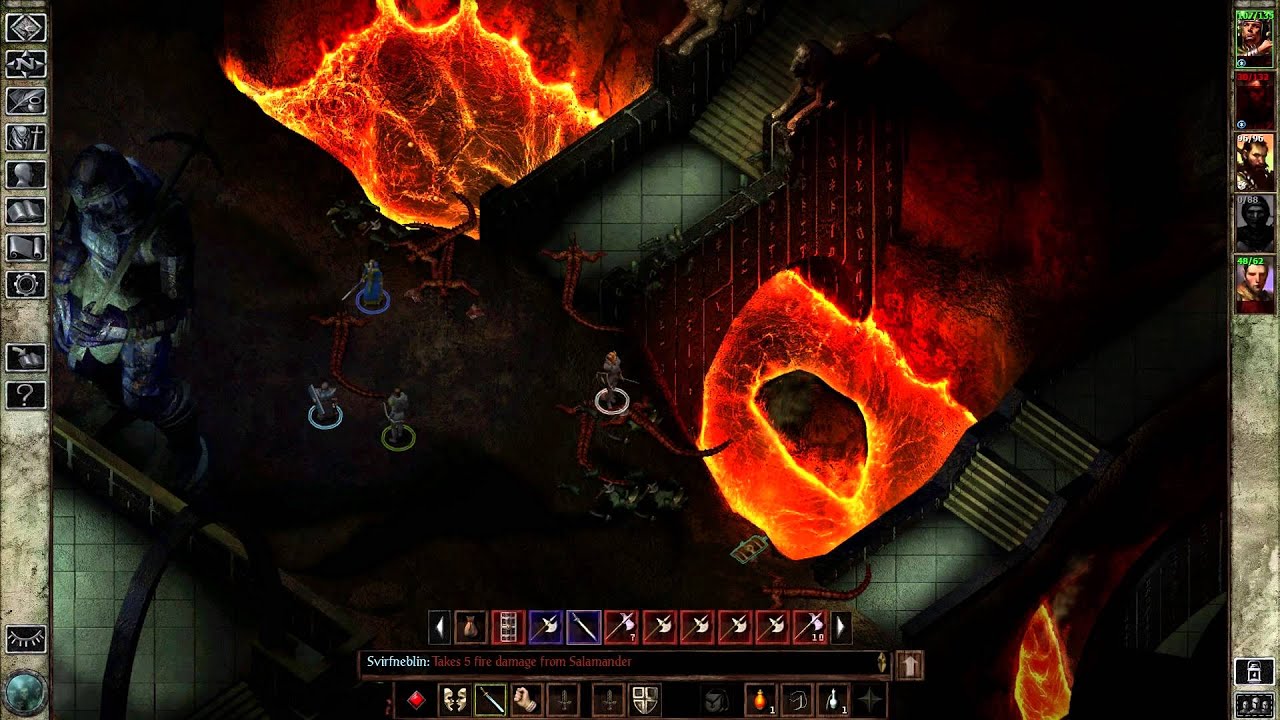Viewport: 1280px width, 720px height.
Task: Toggle party AI with the red diamond
Action: pyautogui.click(x=417, y=699)
